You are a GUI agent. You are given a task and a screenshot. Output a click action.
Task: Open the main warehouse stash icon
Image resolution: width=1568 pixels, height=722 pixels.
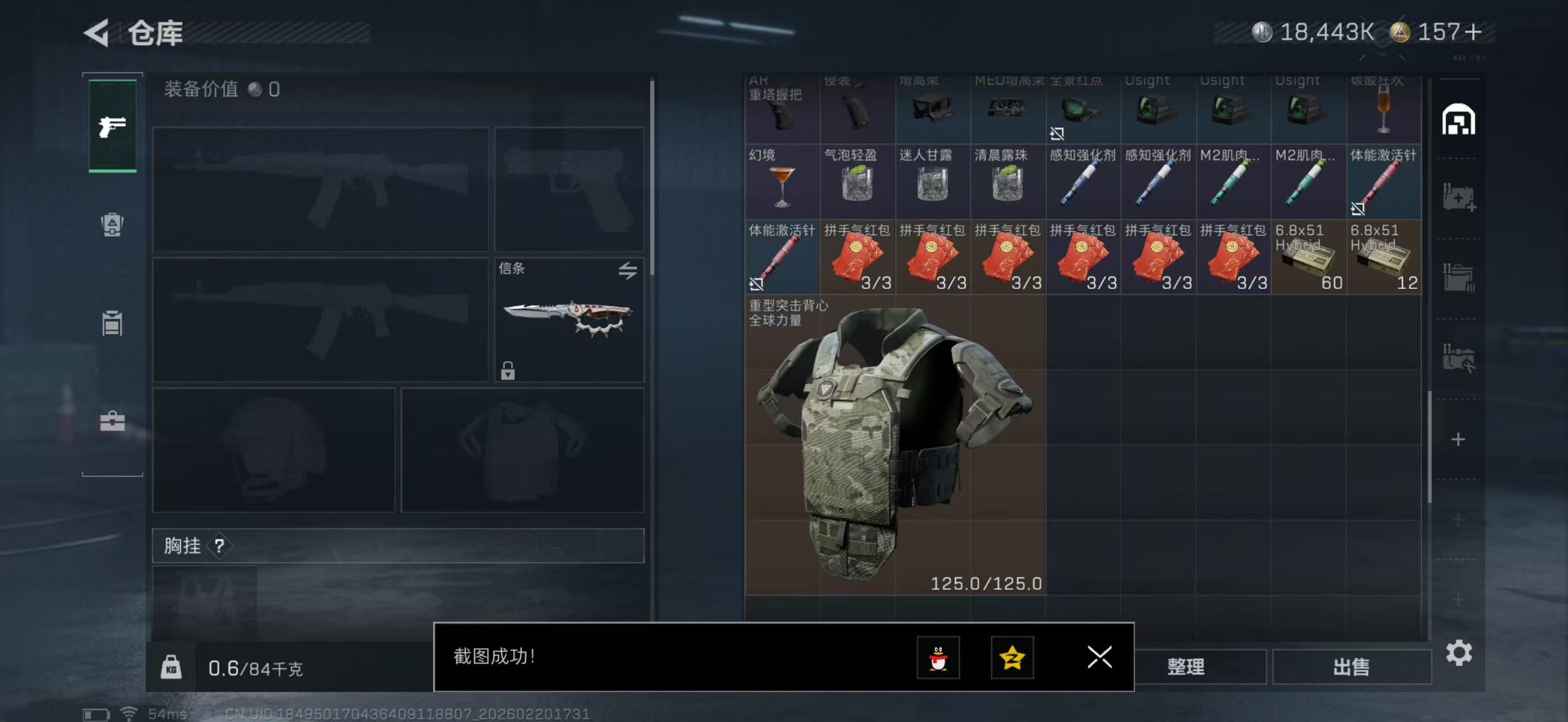[x=1458, y=120]
